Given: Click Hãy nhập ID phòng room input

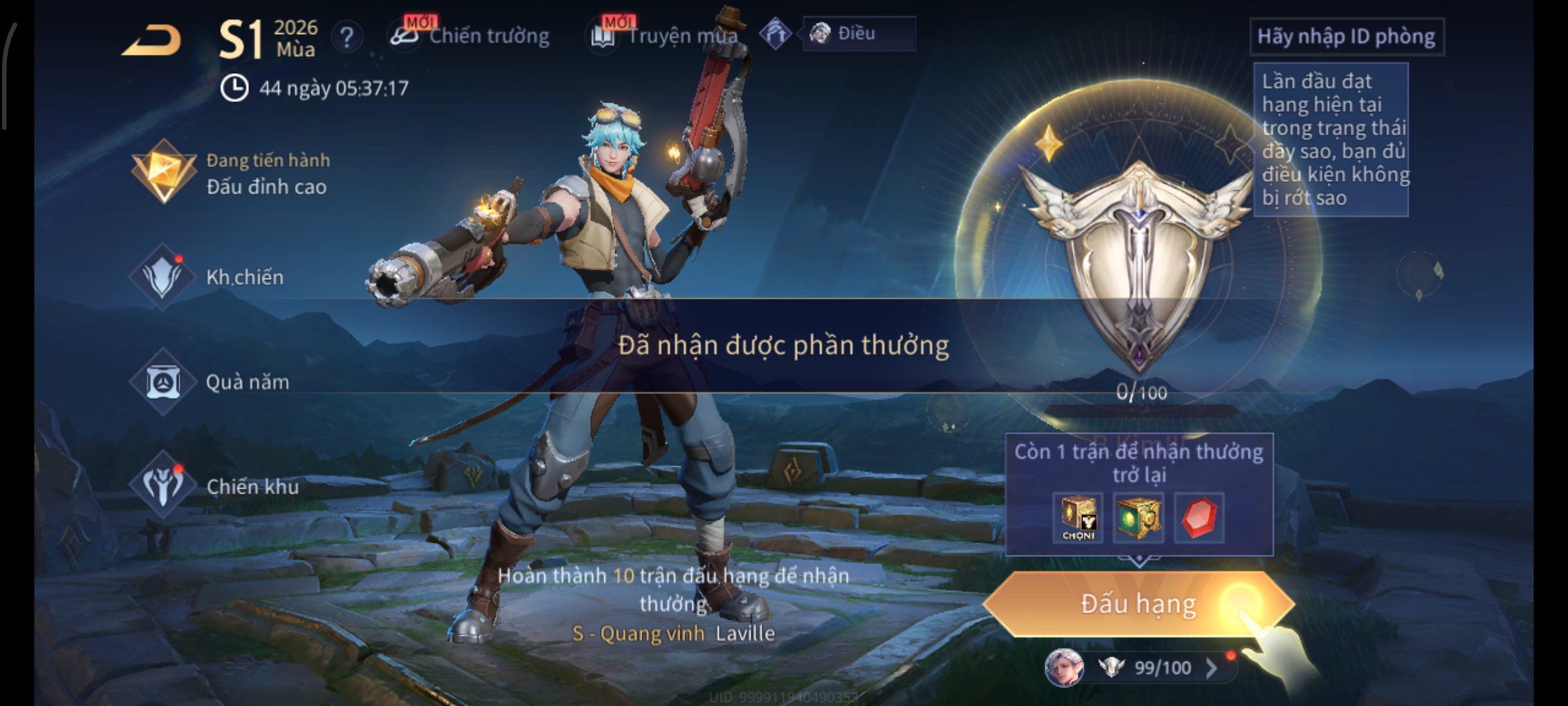Looking at the screenshot, I should tap(1346, 37).
